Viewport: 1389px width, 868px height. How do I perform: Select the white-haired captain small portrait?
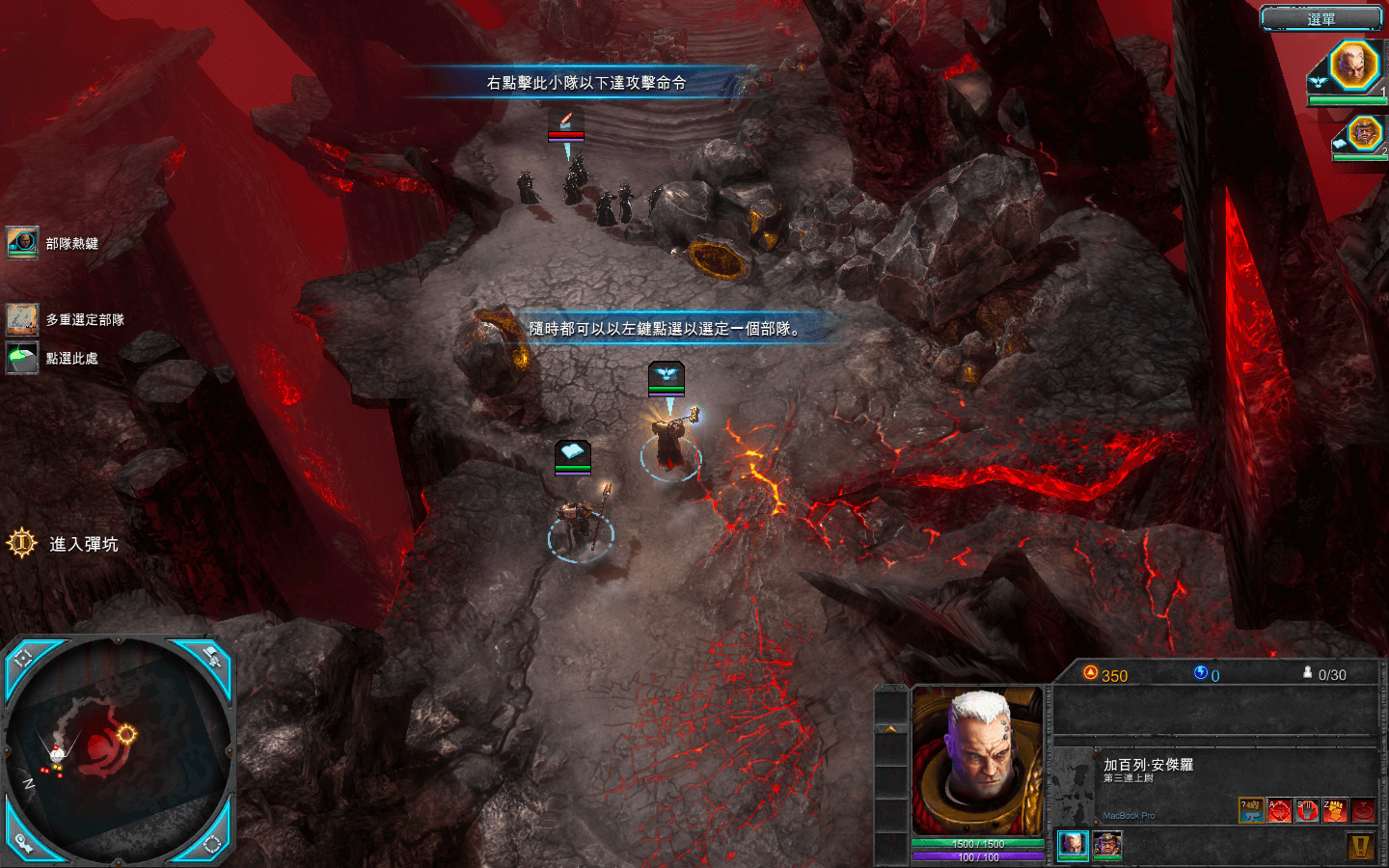click(x=1073, y=844)
